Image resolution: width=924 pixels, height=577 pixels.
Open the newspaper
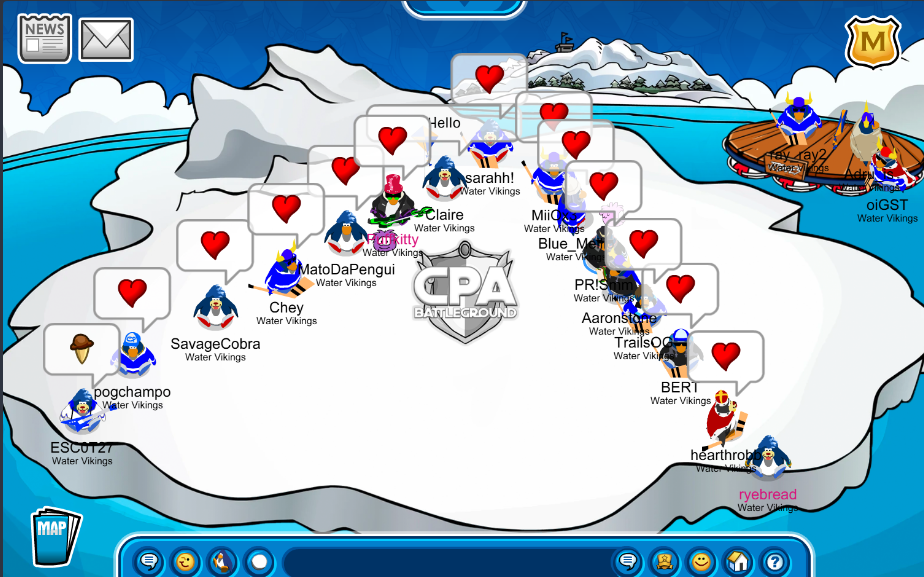click(44, 38)
